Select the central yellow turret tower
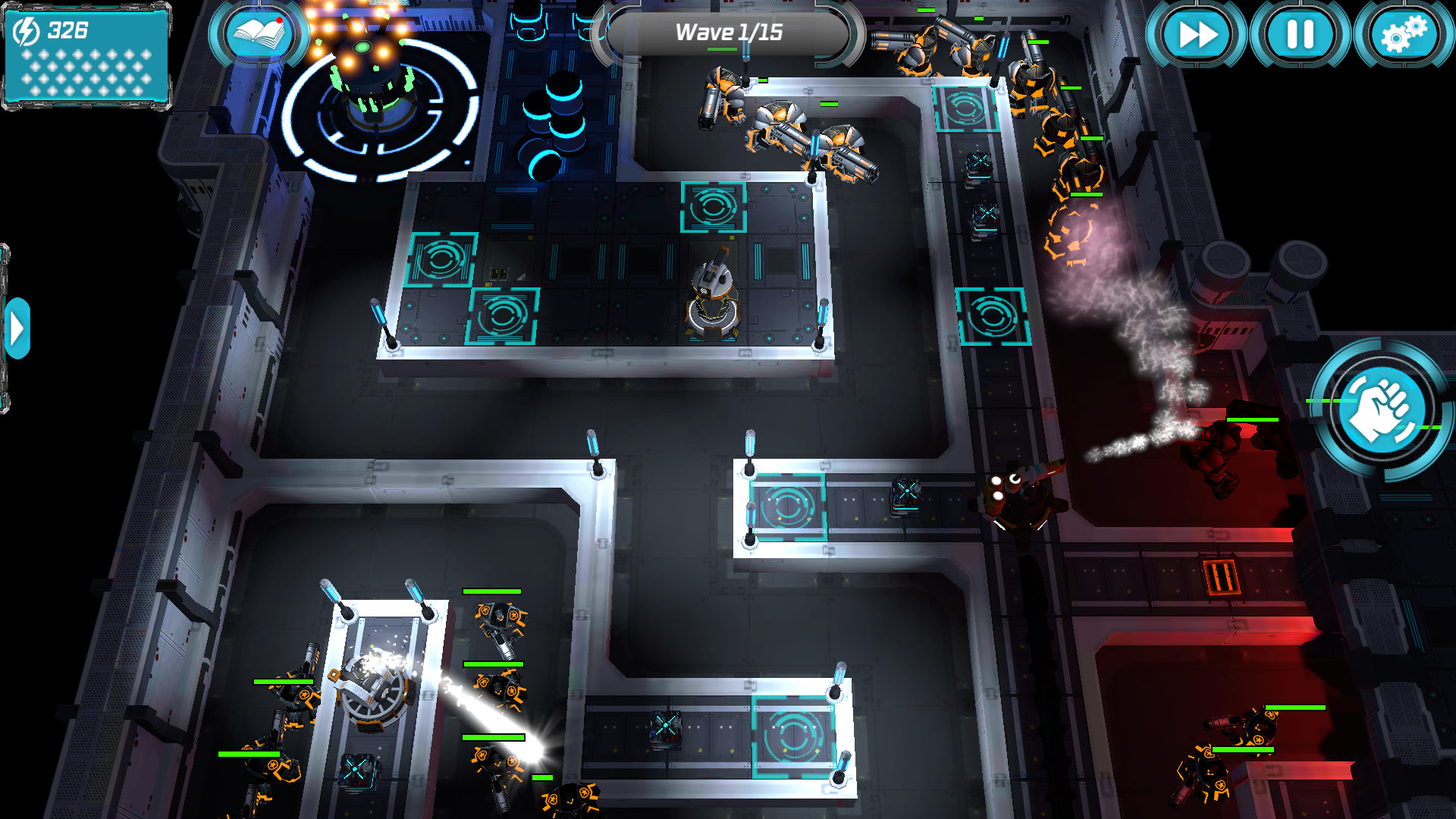This screenshot has height=819, width=1456. (713, 296)
